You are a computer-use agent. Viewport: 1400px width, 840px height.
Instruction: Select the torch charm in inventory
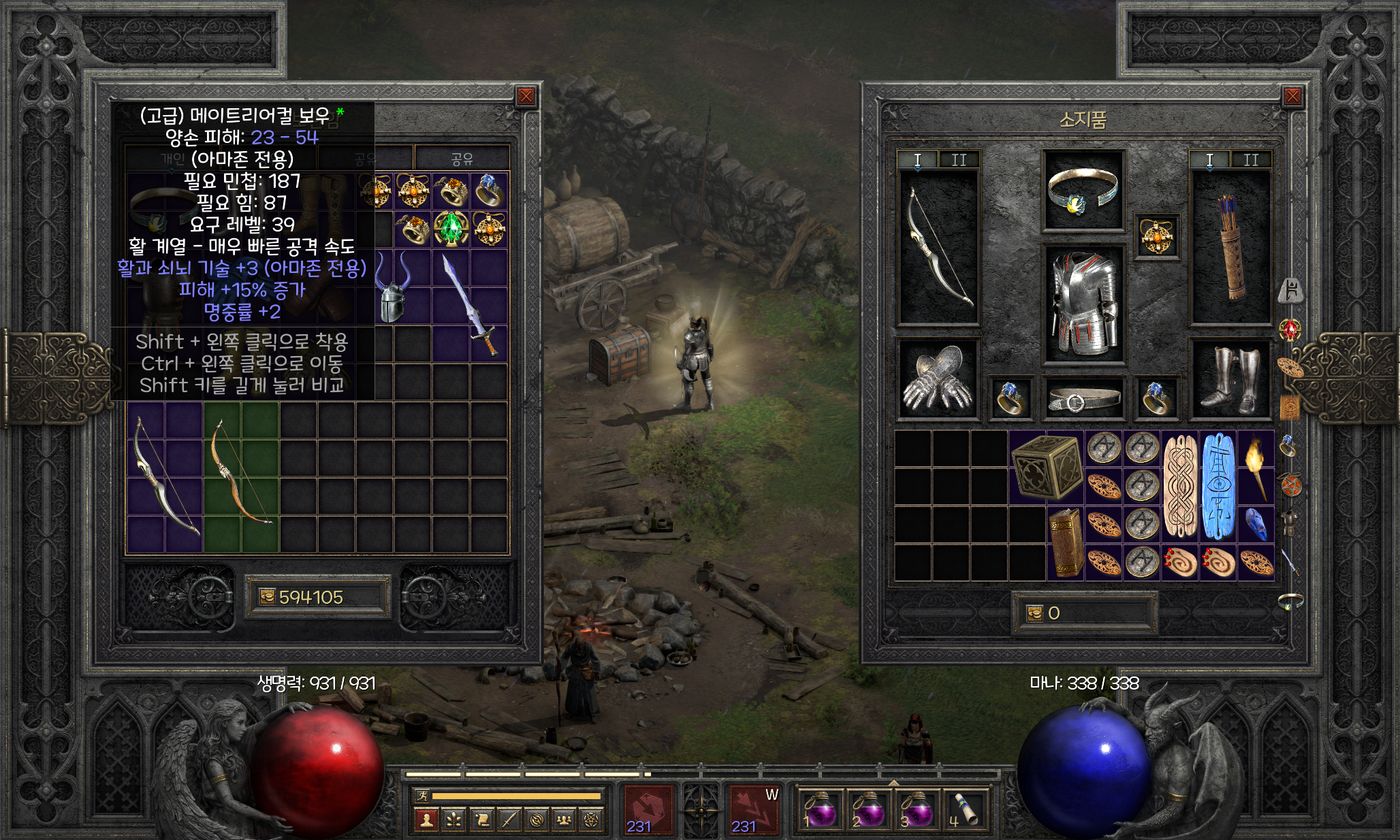pyautogui.click(x=1256, y=467)
